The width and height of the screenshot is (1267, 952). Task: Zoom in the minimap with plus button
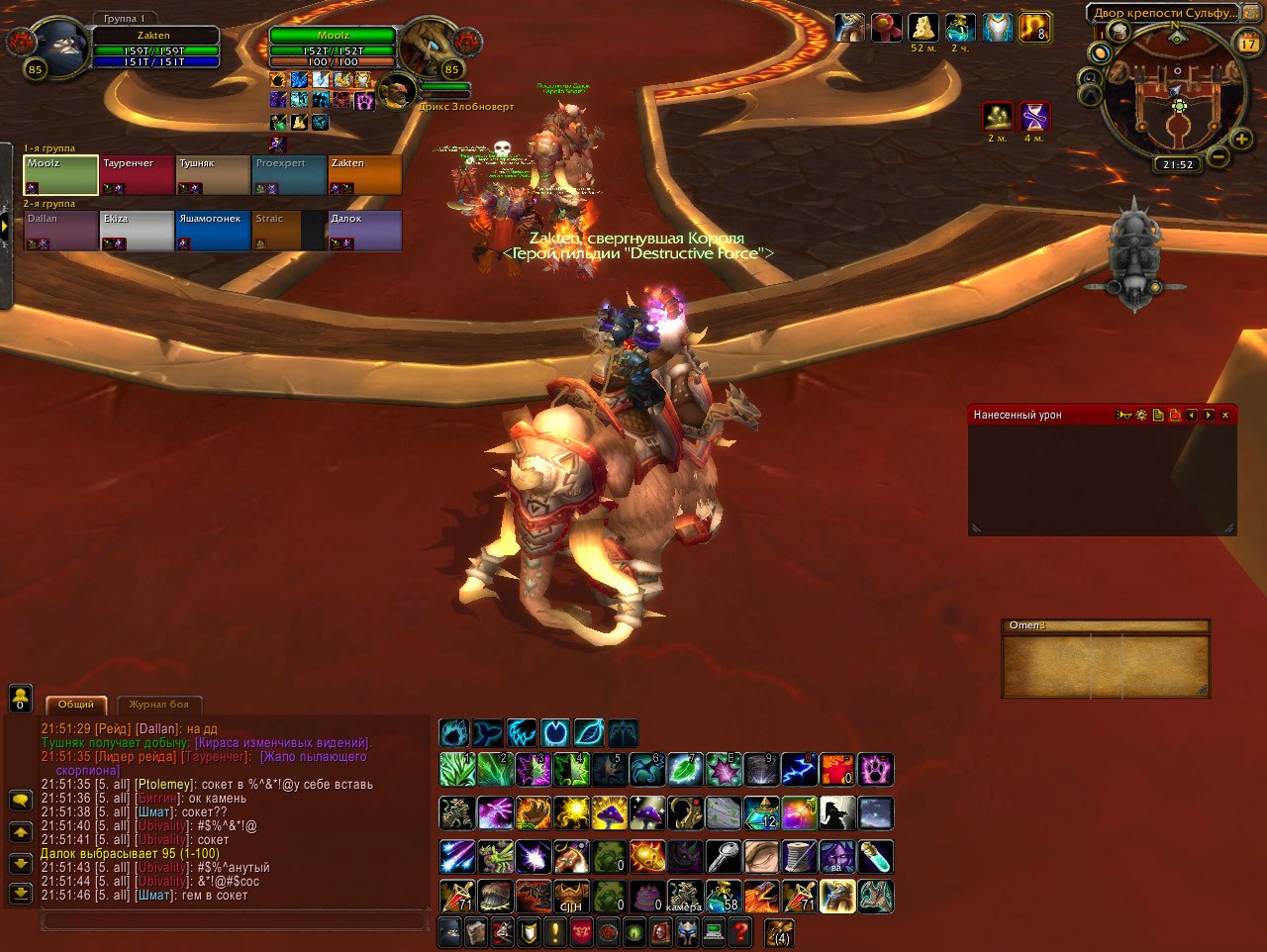pyautogui.click(x=1241, y=140)
